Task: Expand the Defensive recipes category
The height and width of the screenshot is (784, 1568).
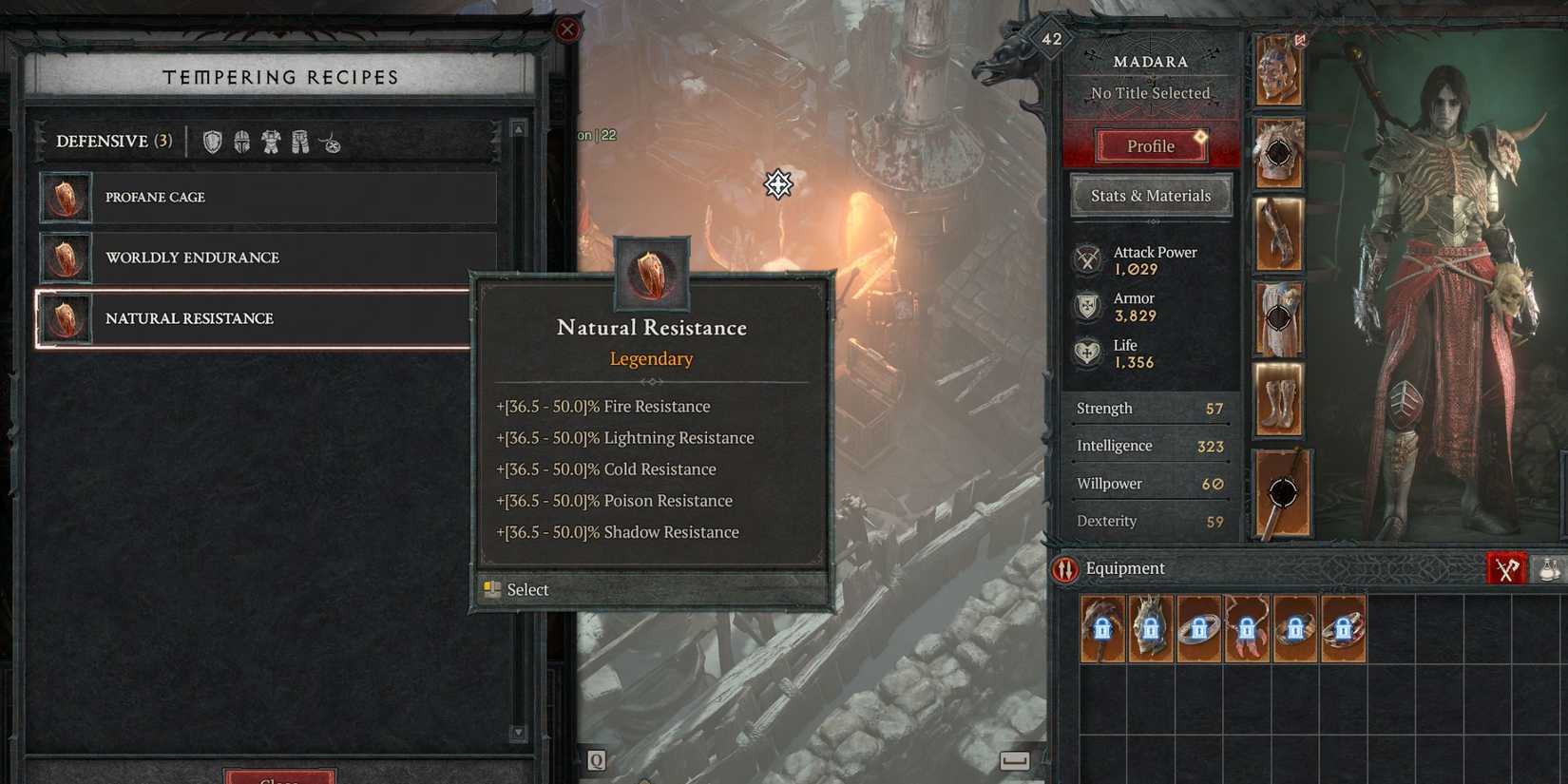Action: tap(111, 141)
